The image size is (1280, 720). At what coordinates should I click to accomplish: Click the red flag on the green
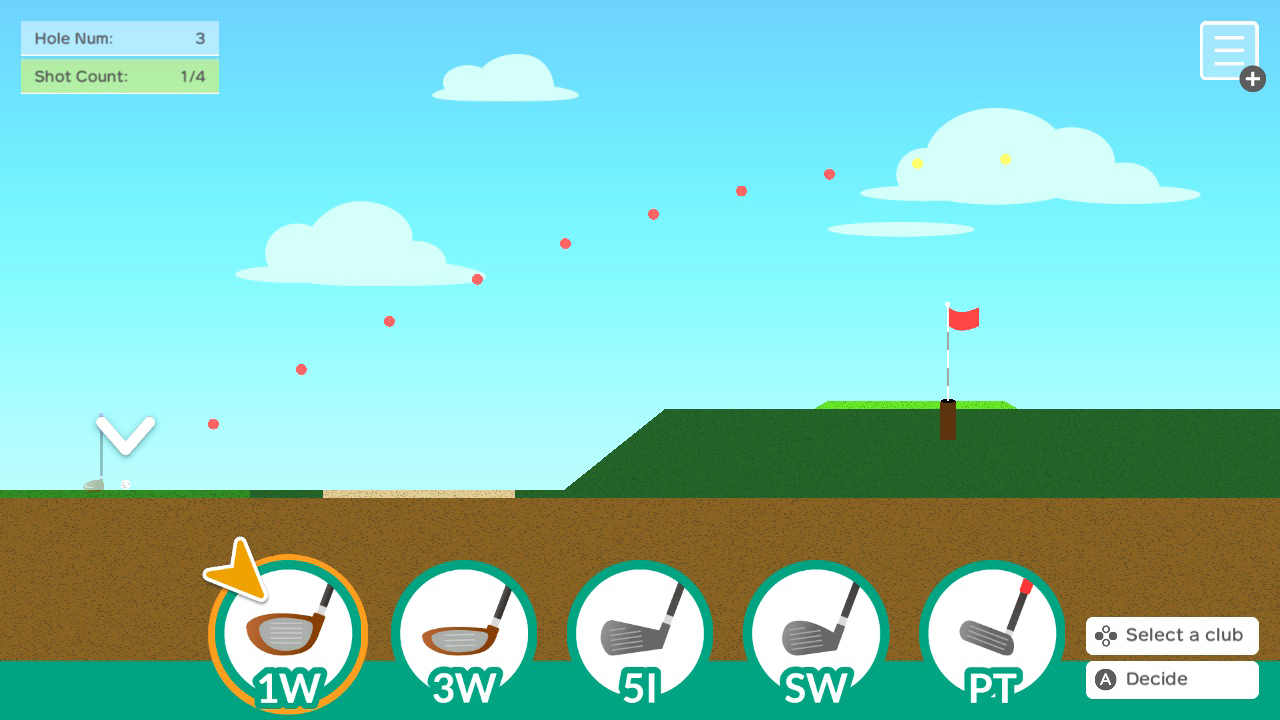[x=966, y=317]
